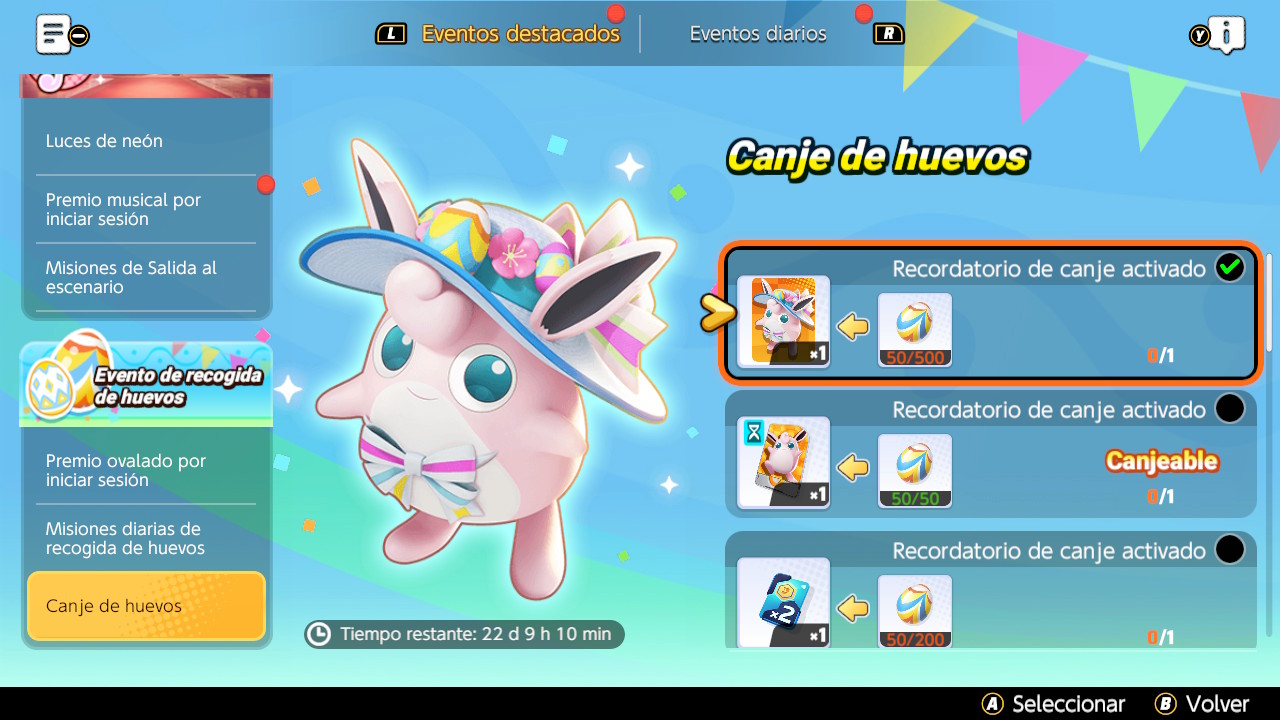The image size is (1280, 720).
Task: Select the timed Wigglytuff license reward thumbnail
Action: pos(783,462)
